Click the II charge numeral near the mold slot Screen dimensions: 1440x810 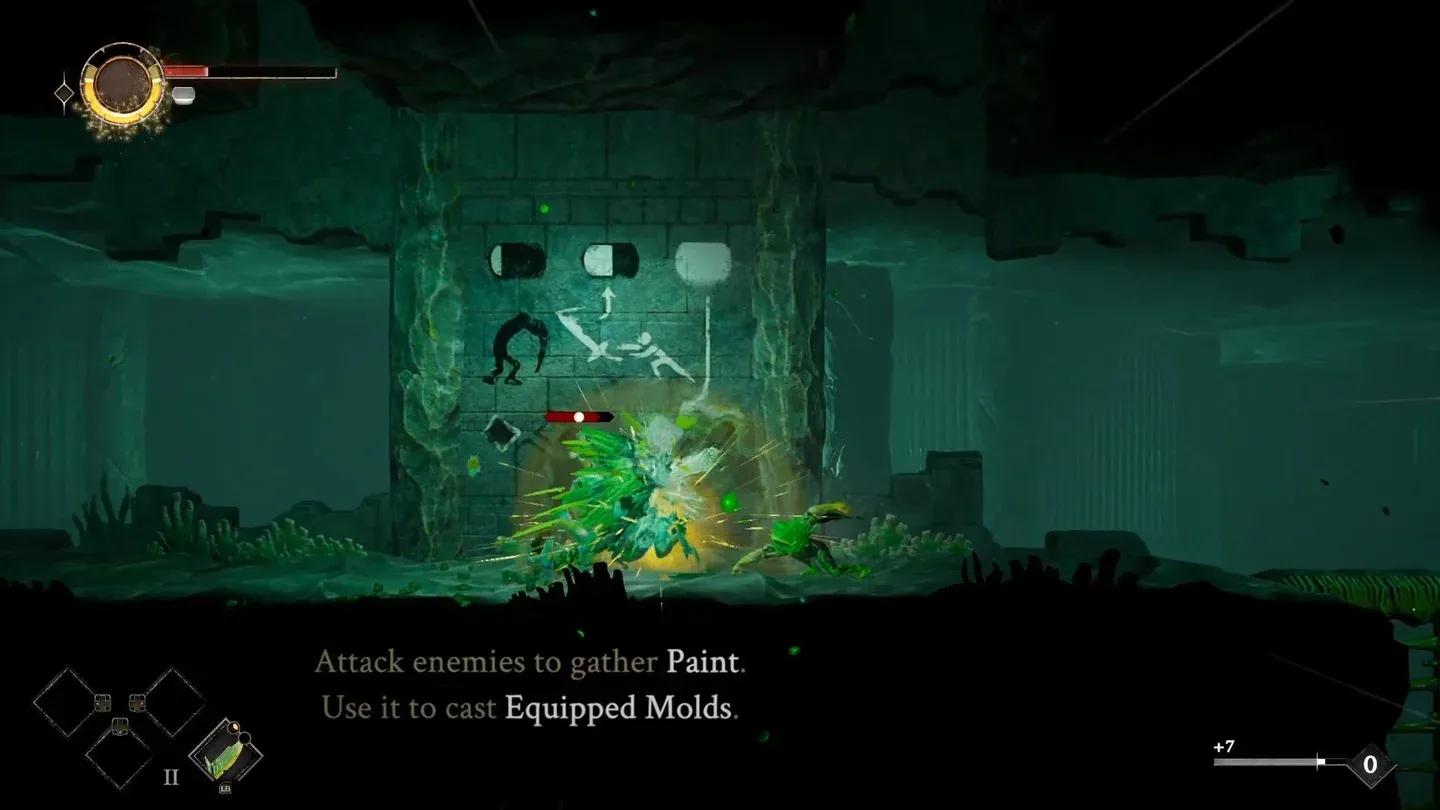click(171, 775)
